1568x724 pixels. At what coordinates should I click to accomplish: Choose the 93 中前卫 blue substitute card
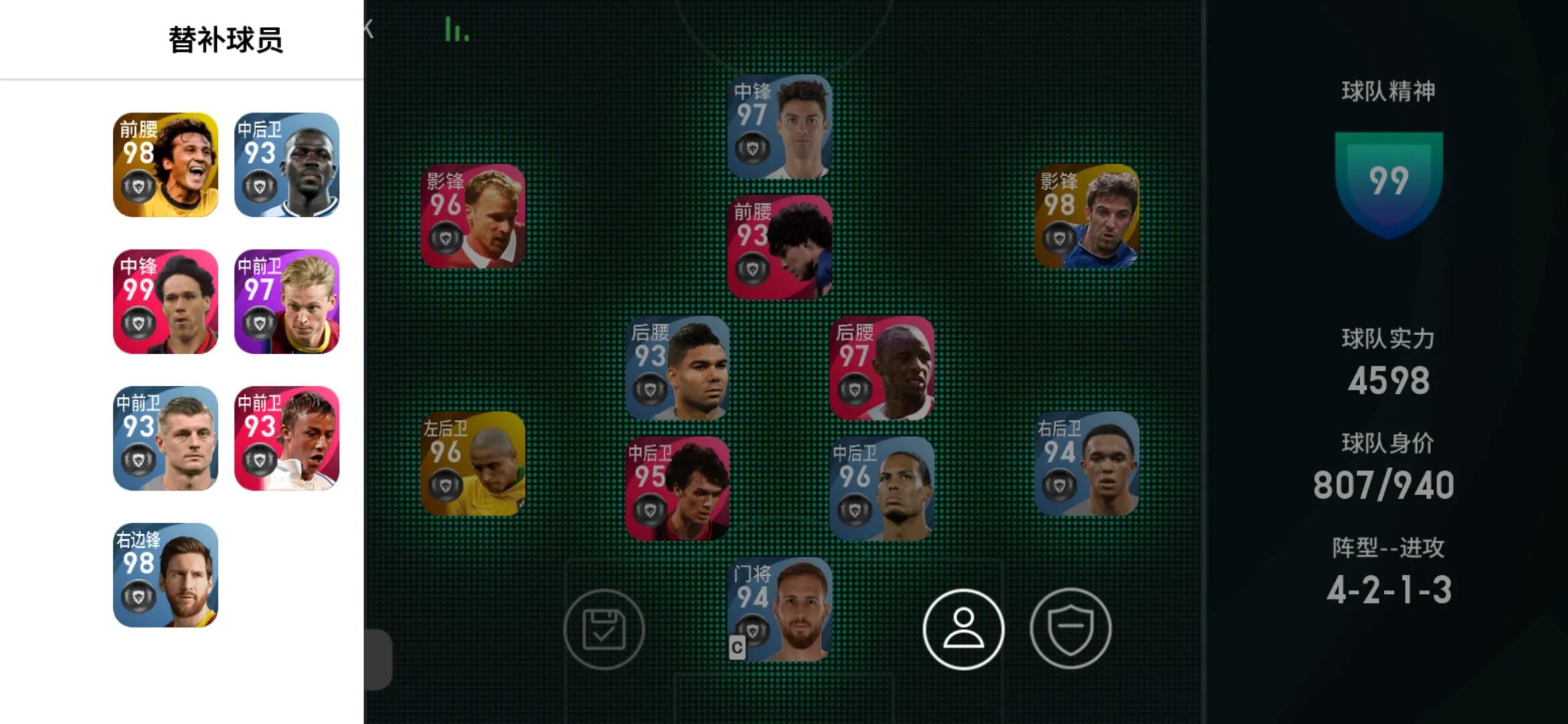tap(166, 438)
